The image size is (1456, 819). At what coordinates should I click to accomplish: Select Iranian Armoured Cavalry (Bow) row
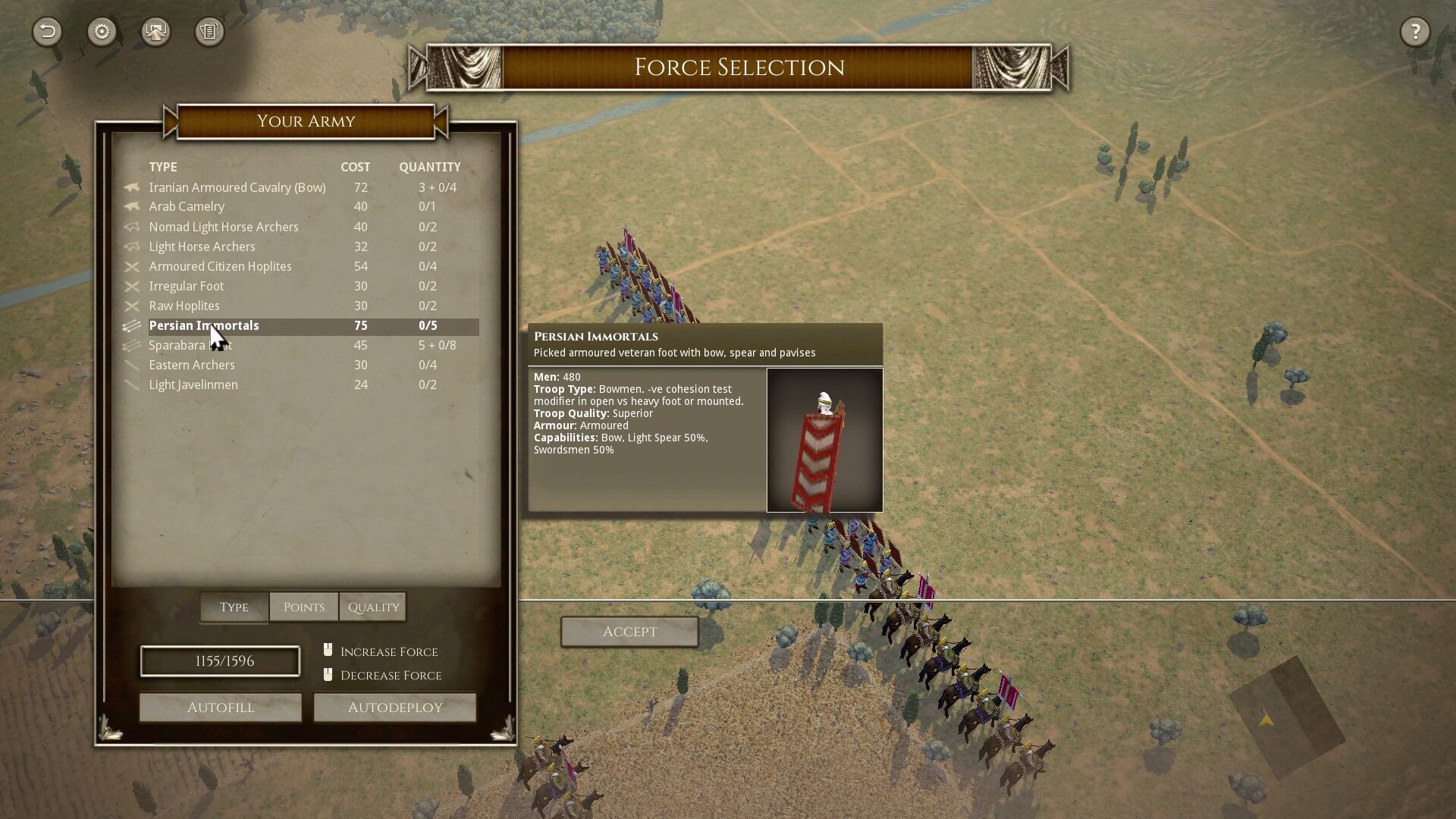click(x=237, y=187)
